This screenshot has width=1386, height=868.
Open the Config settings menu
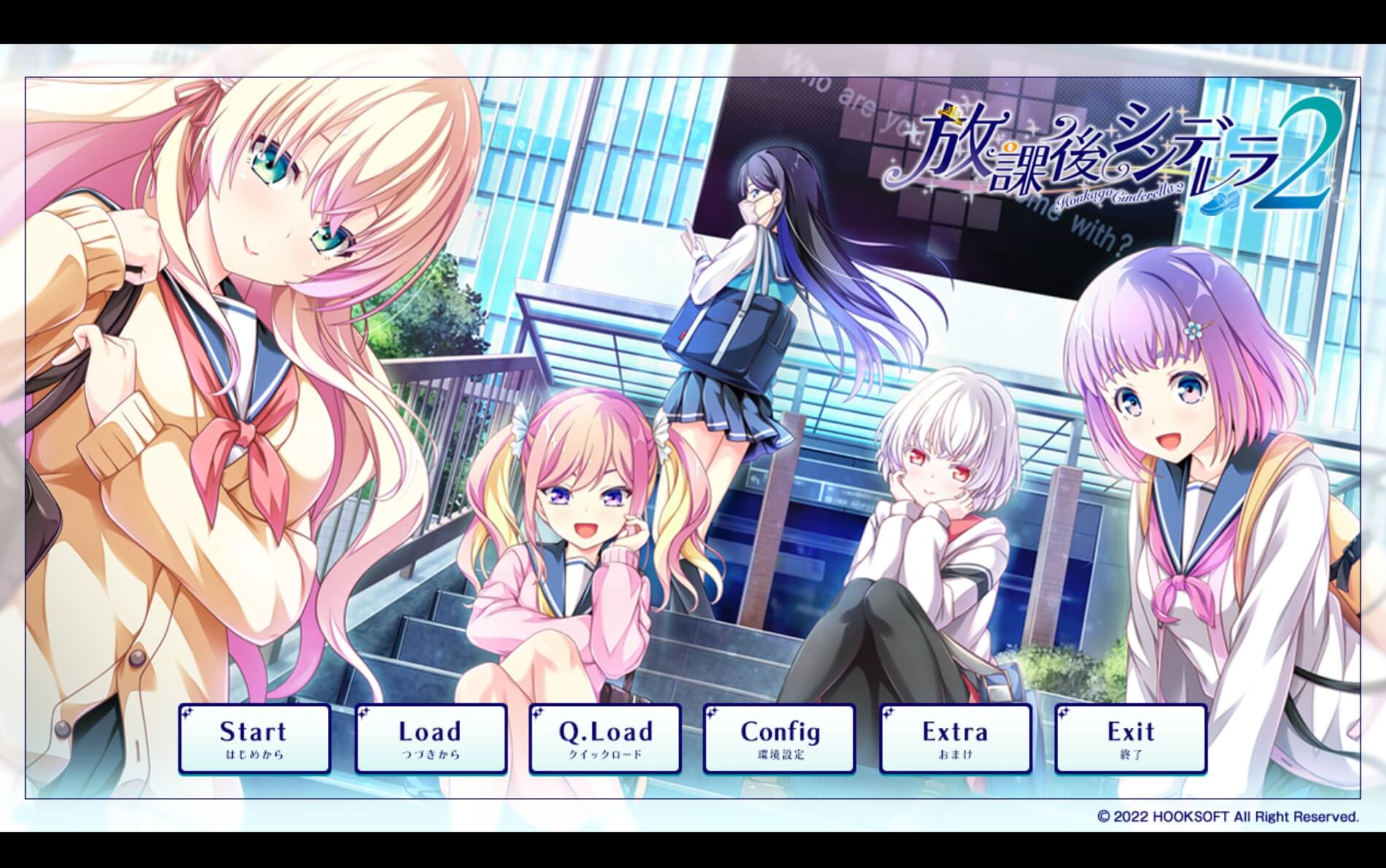[779, 737]
